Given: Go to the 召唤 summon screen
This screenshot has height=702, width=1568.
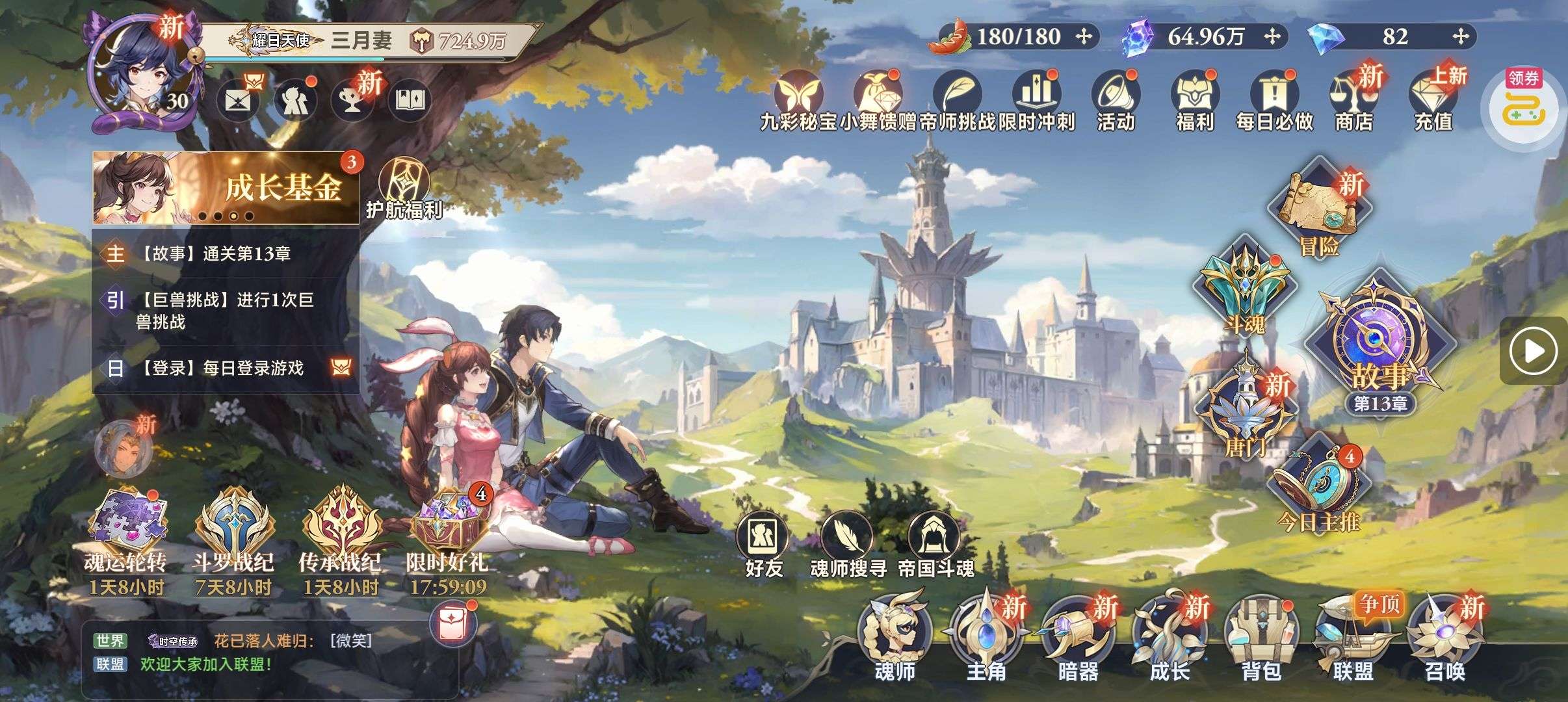Looking at the screenshot, I should tap(1444, 637).
